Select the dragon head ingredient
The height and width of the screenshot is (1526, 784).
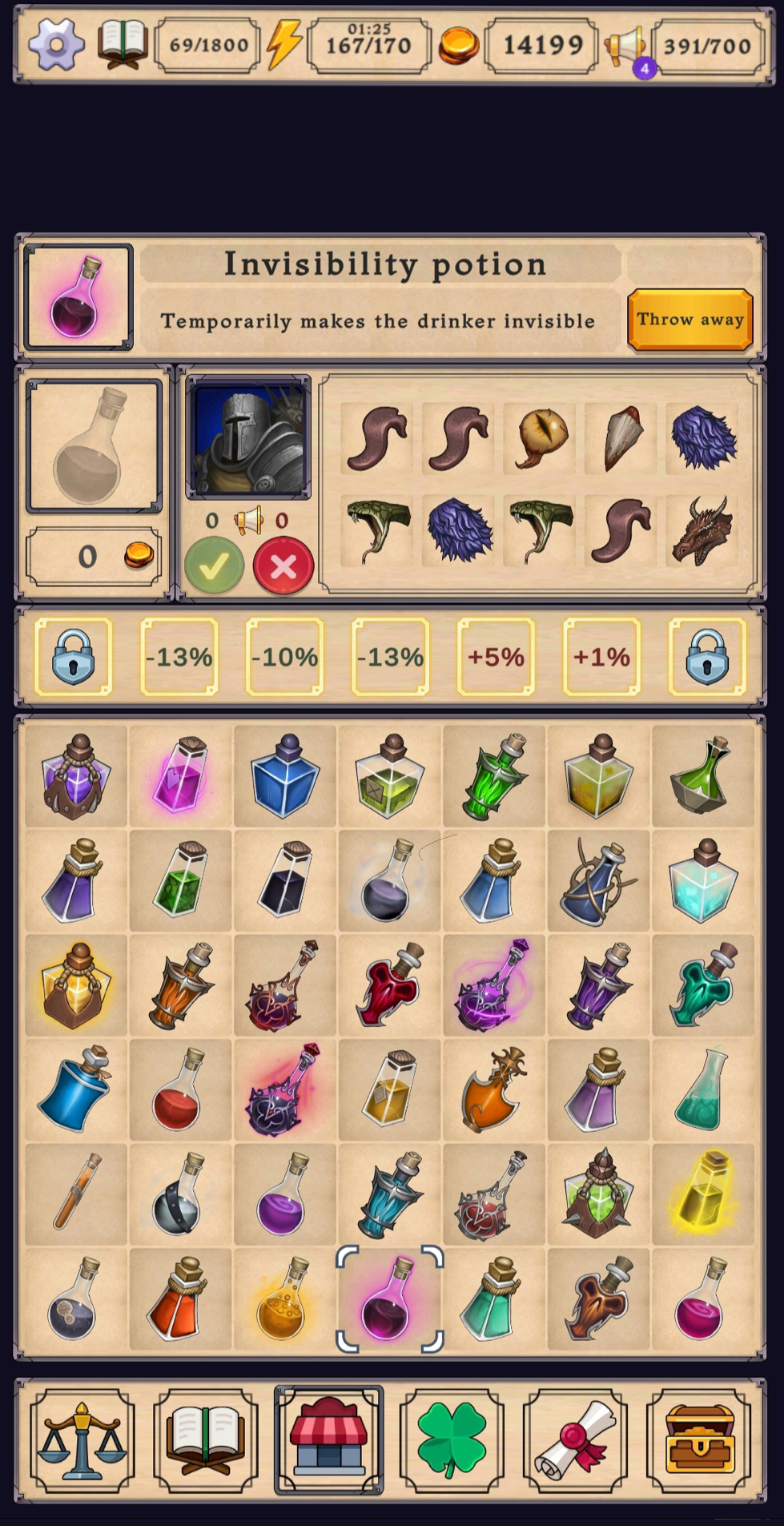tap(702, 530)
